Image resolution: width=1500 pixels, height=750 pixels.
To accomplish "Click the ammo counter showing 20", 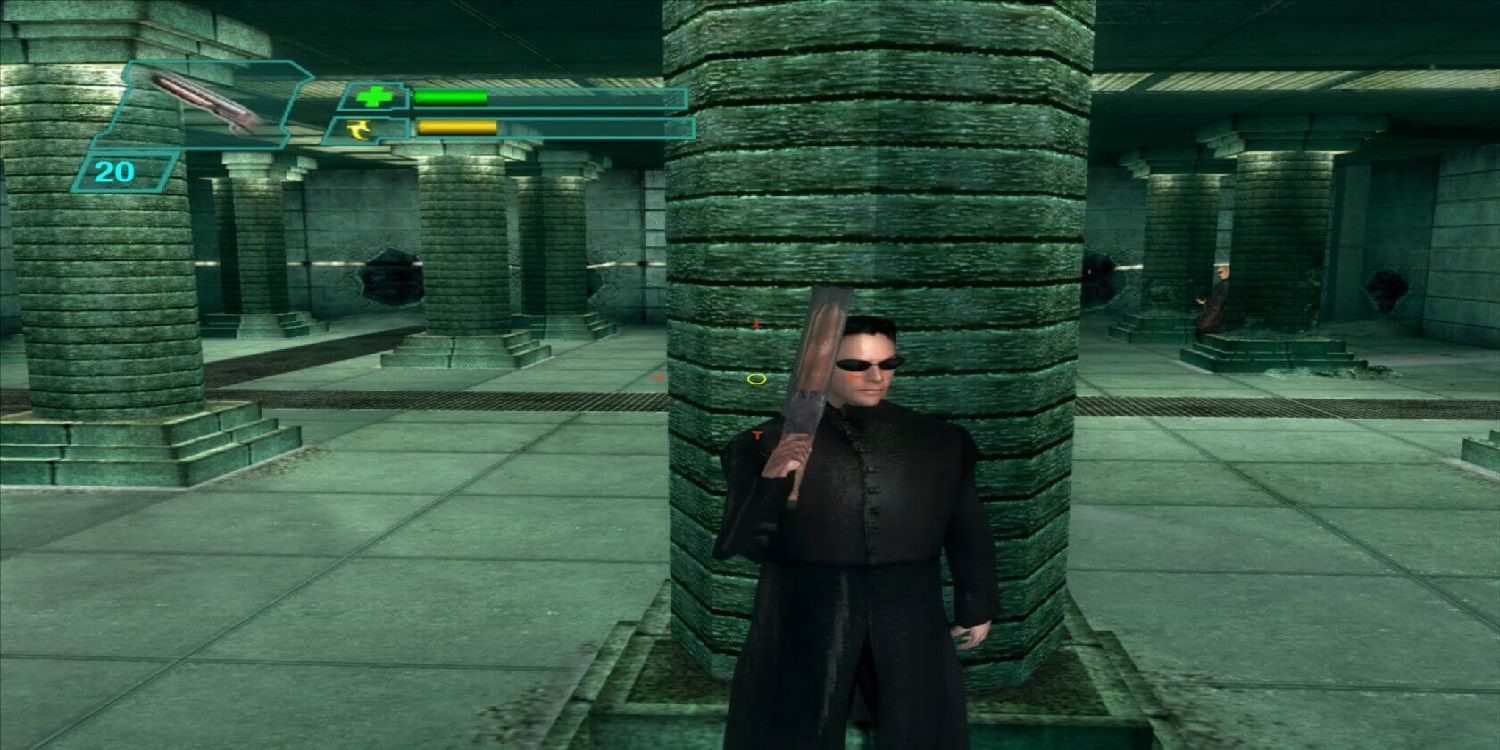I will coord(114,171).
